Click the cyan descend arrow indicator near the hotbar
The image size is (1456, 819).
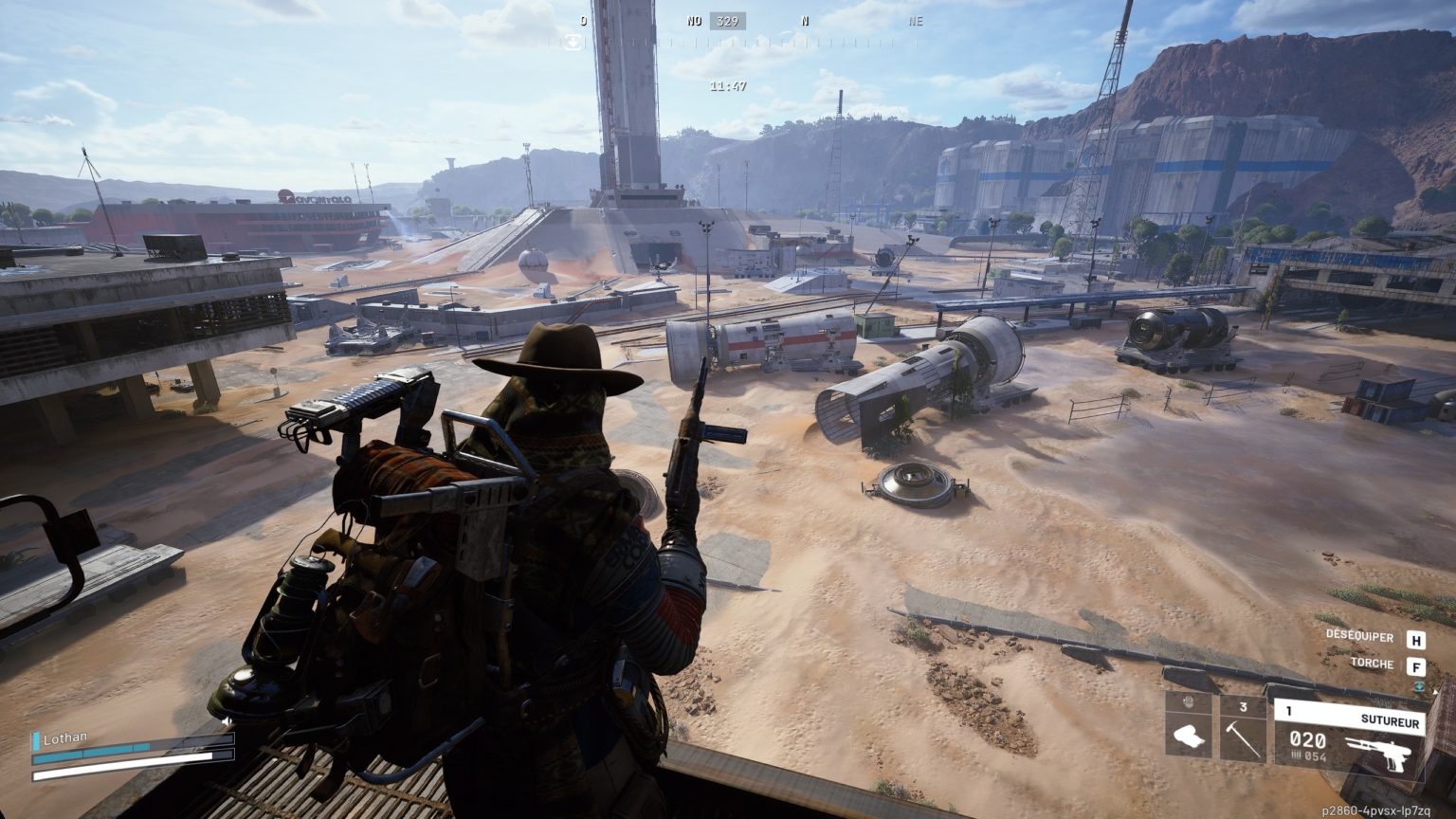1421,687
